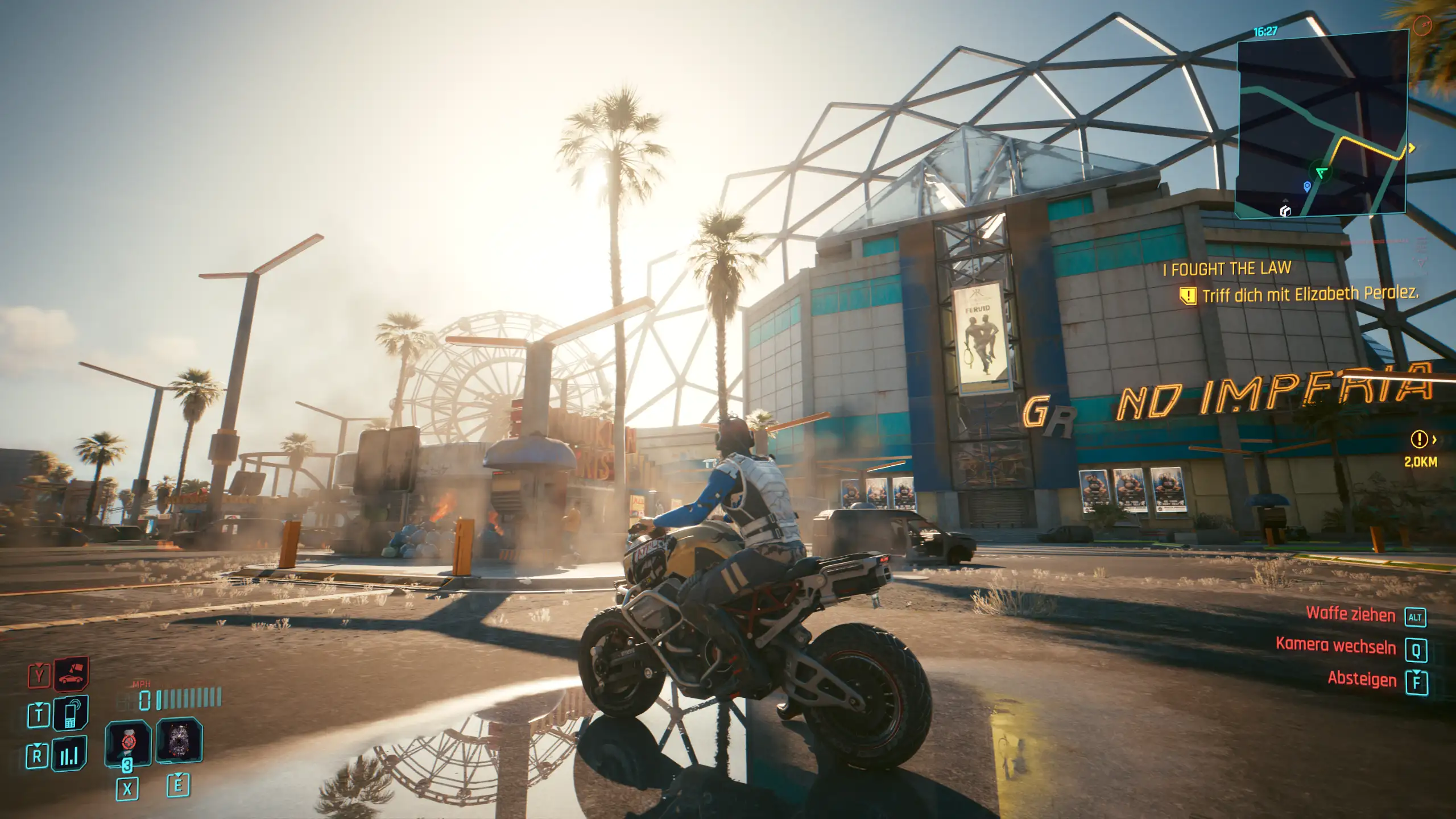Click the blue location pin on the minimap
Image resolution: width=1456 pixels, height=819 pixels.
pyautogui.click(x=1307, y=186)
